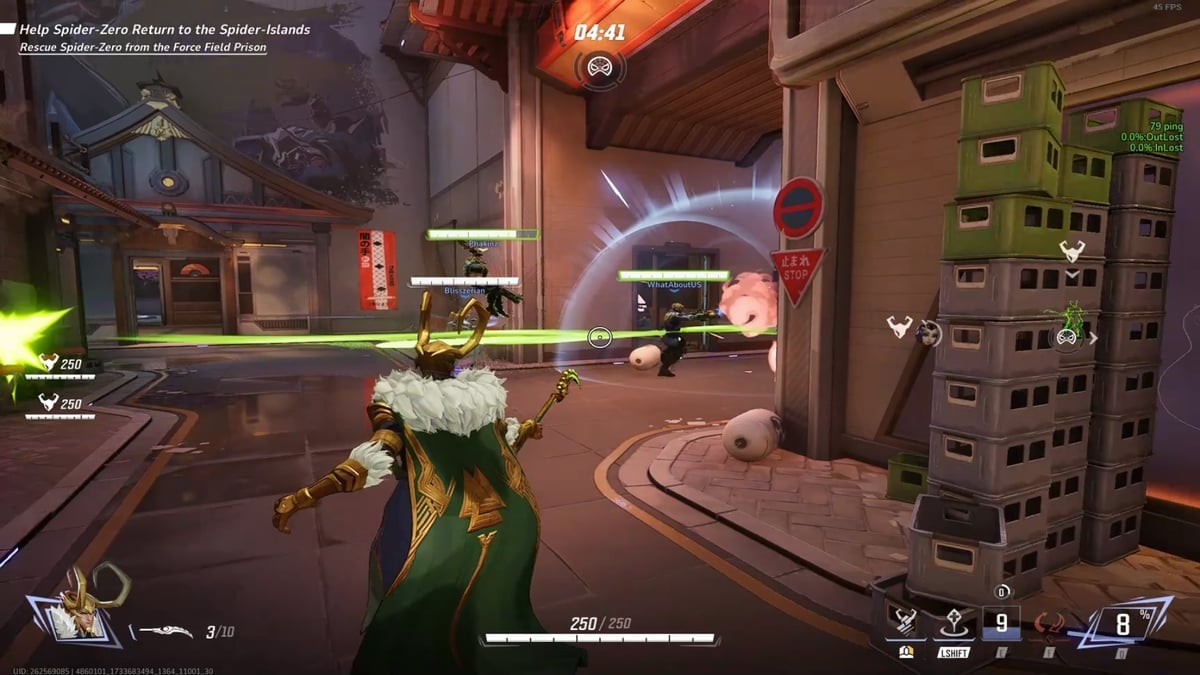Activate the red swap-arrows ability

(1049, 624)
